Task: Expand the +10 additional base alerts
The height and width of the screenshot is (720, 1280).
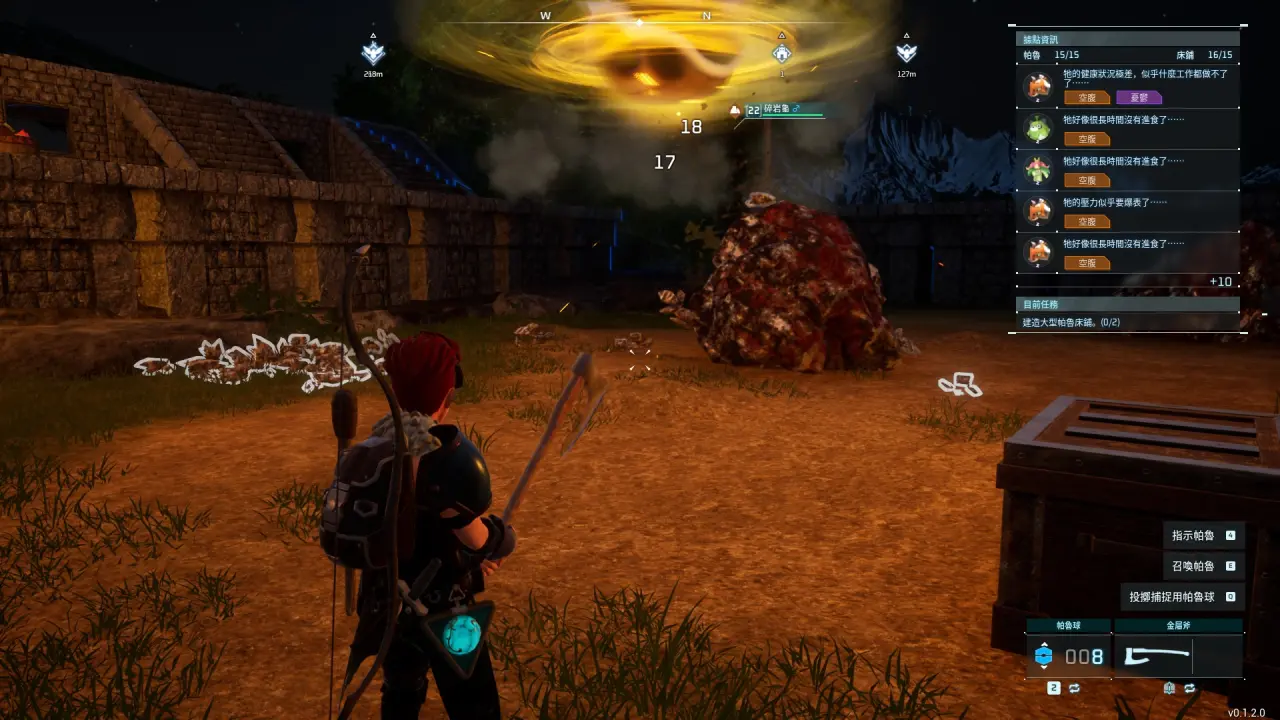Action: tap(1220, 282)
